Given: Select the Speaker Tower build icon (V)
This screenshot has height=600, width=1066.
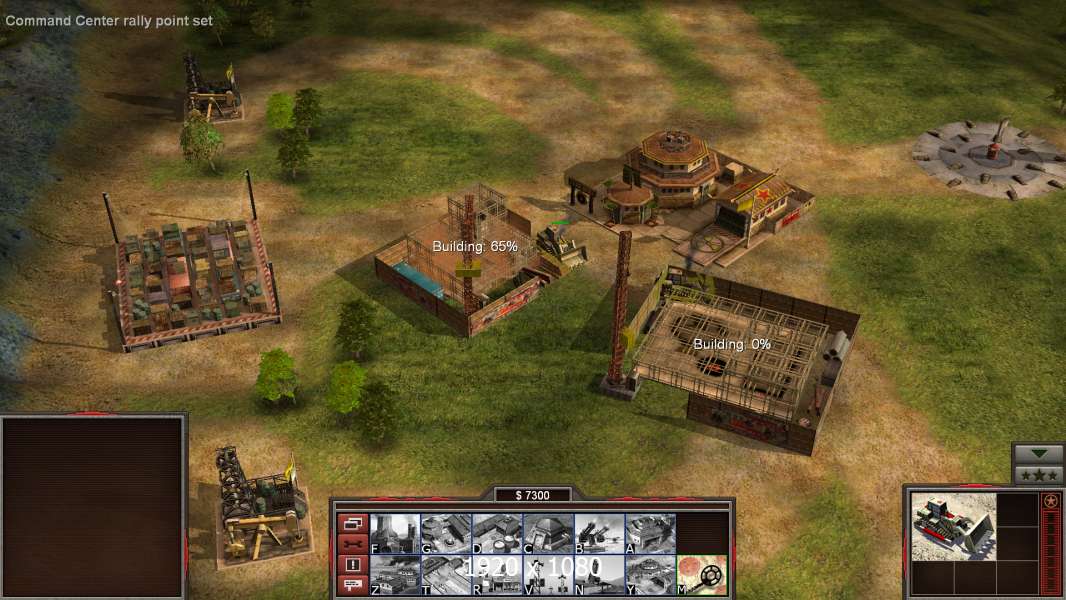Looking at the screenshot, I should point(548,575).
